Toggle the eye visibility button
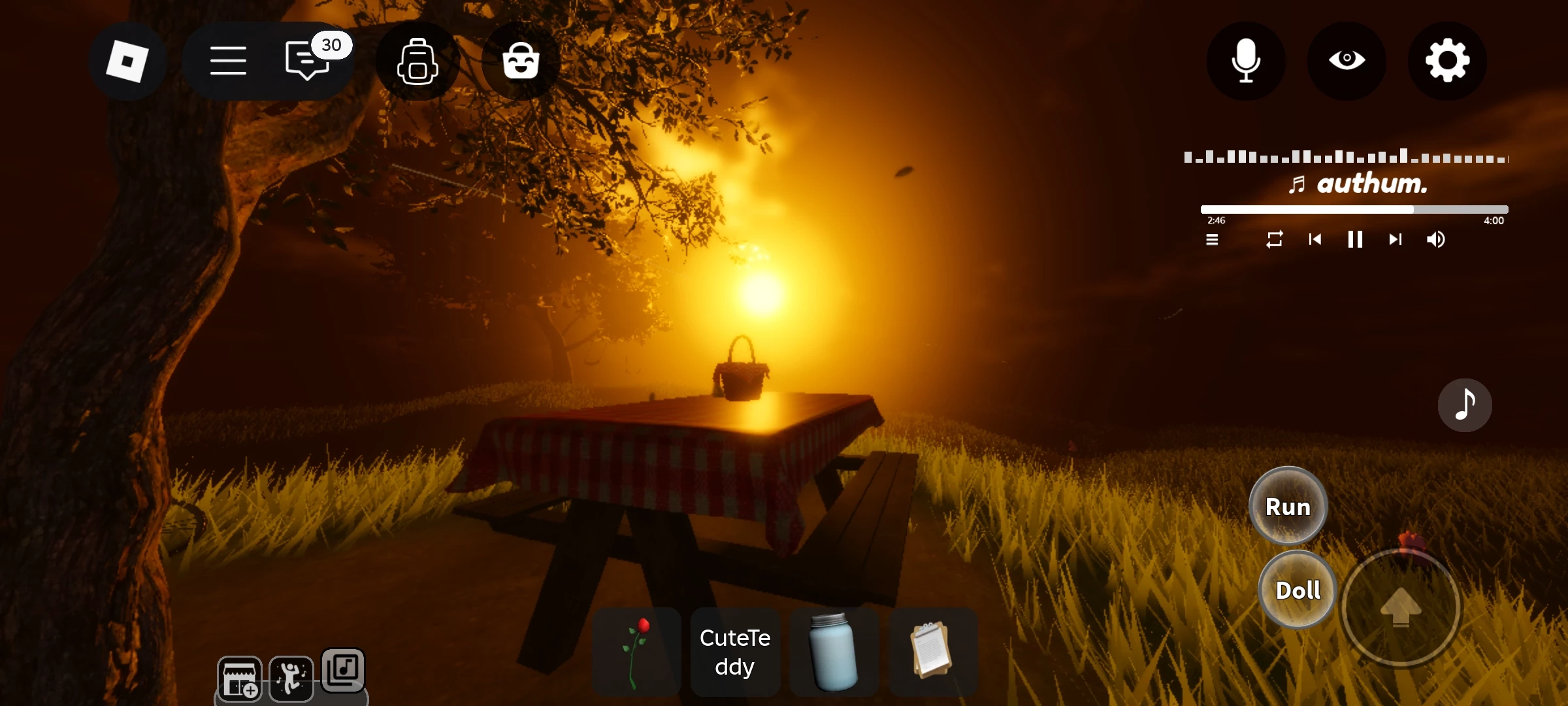The image size is (1568, 706). click(x=1347, y=61)
